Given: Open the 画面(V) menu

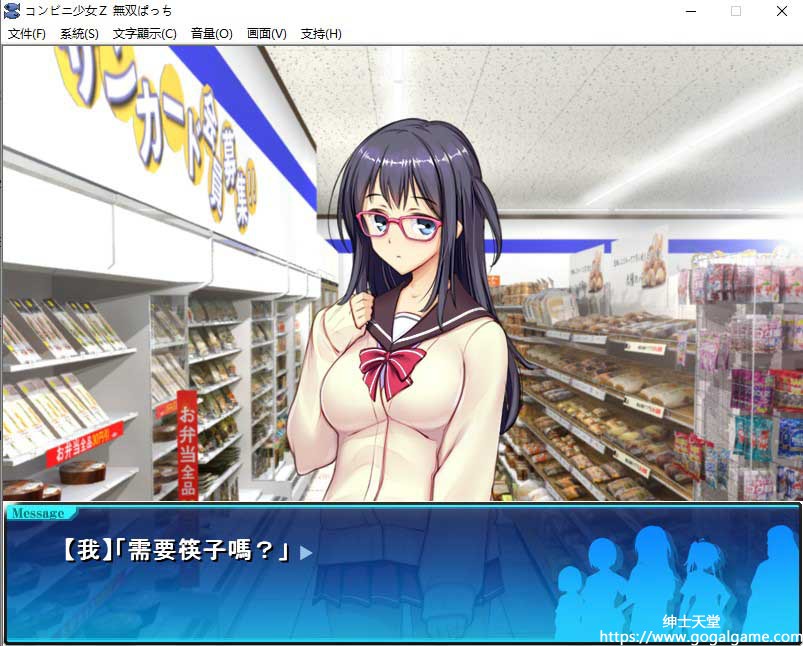Looking at the screenshot, I should 266,33.
